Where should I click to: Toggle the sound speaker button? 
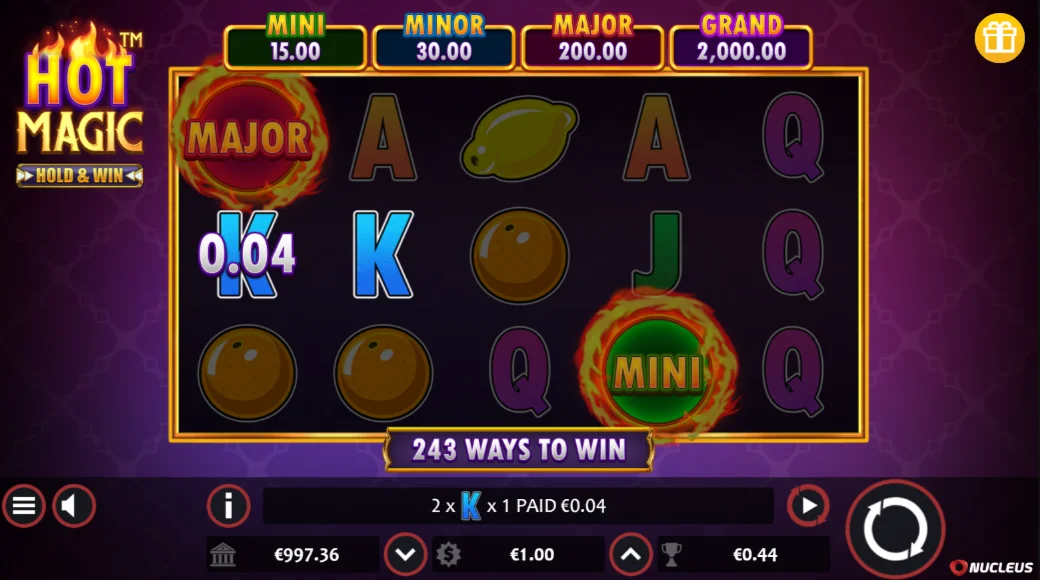[73, 506]
